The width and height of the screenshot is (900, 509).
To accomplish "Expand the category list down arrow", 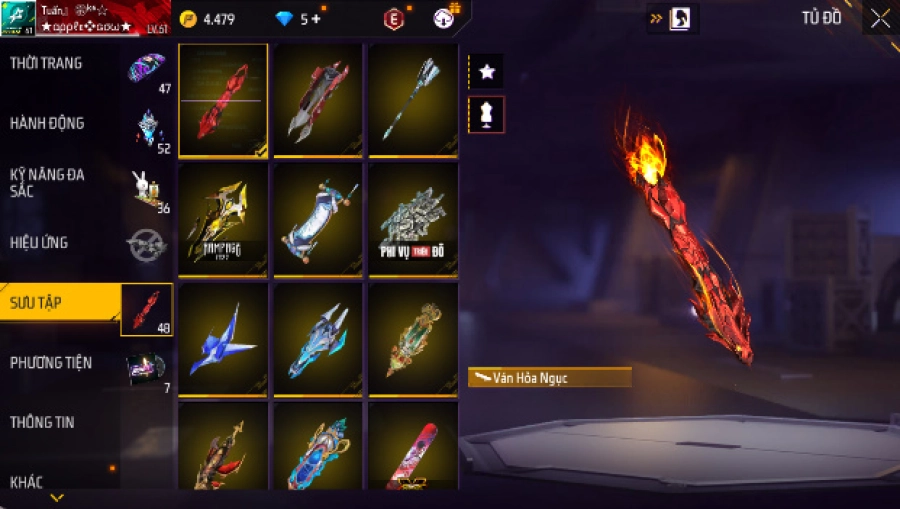I will point(57,497).
